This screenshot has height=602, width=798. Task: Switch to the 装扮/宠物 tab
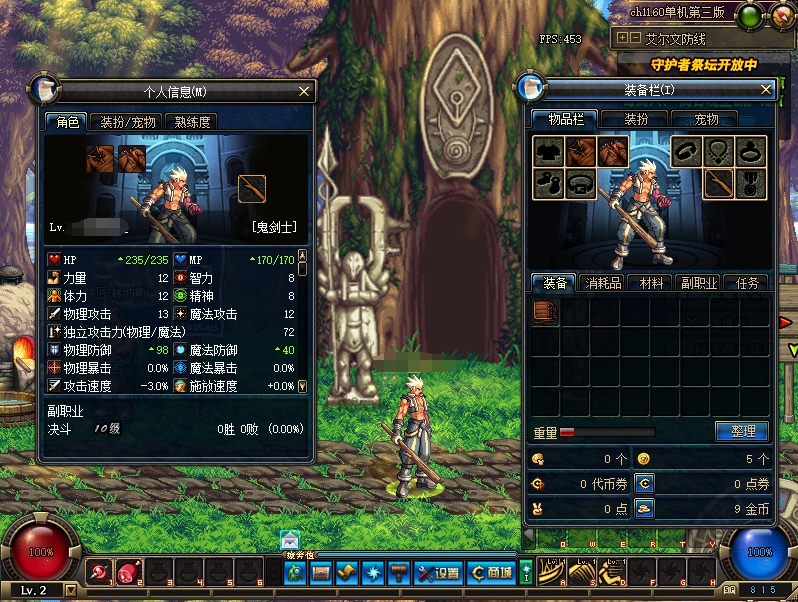tap(126, 122)
